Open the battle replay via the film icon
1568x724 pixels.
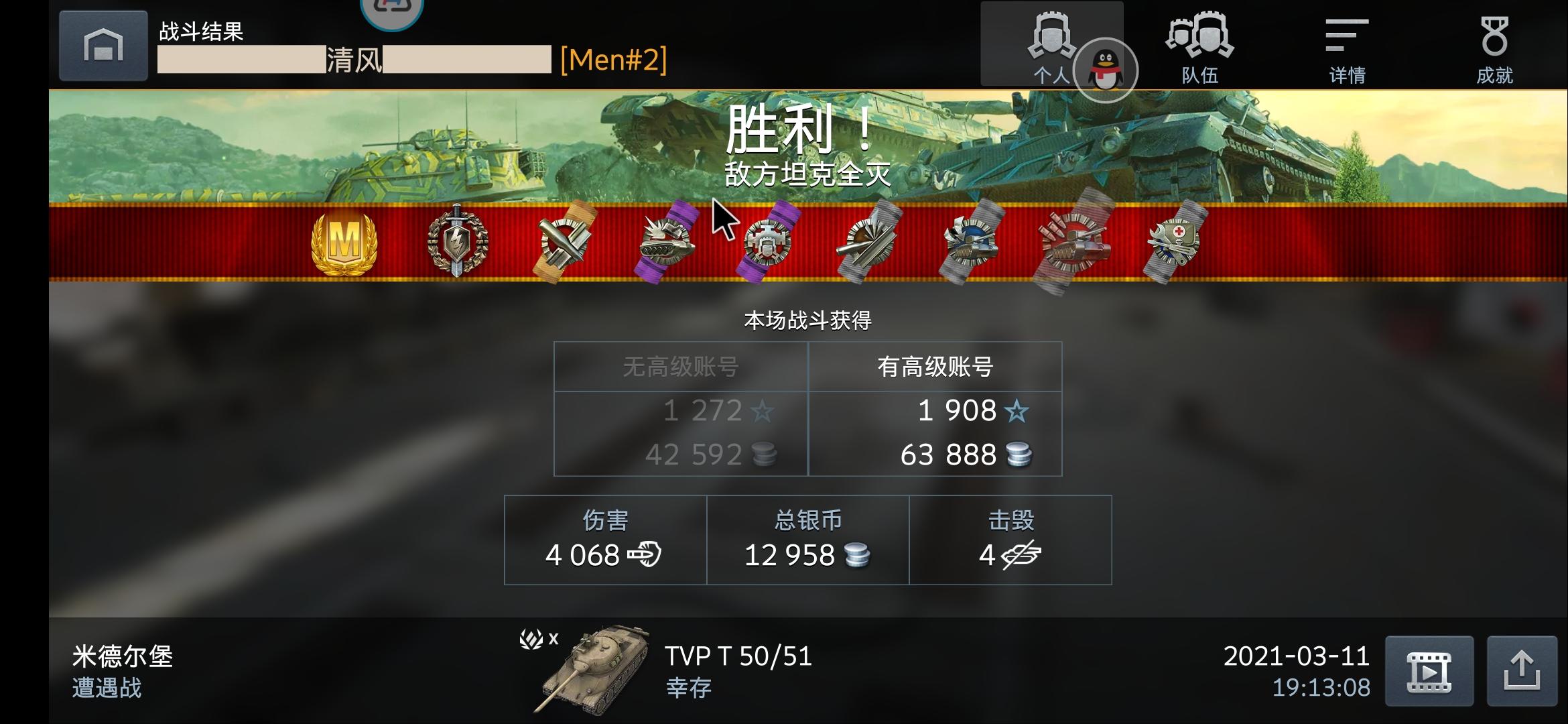(x=1428, y=671)
